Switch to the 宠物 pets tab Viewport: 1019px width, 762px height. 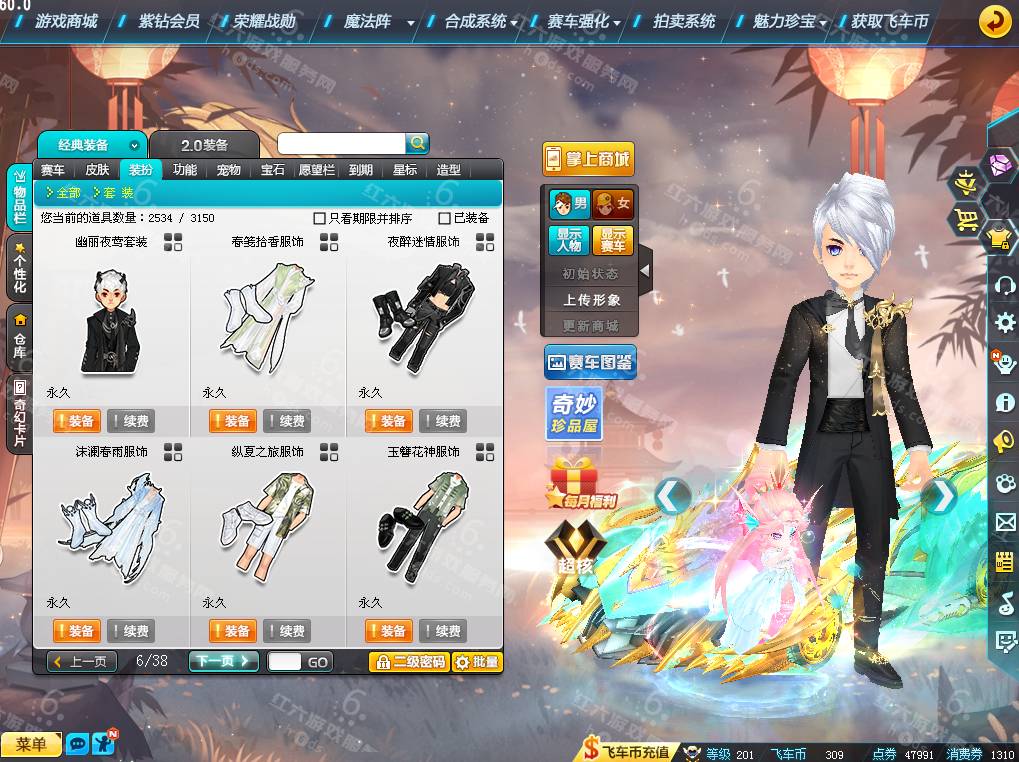click(x=229, y=170)
